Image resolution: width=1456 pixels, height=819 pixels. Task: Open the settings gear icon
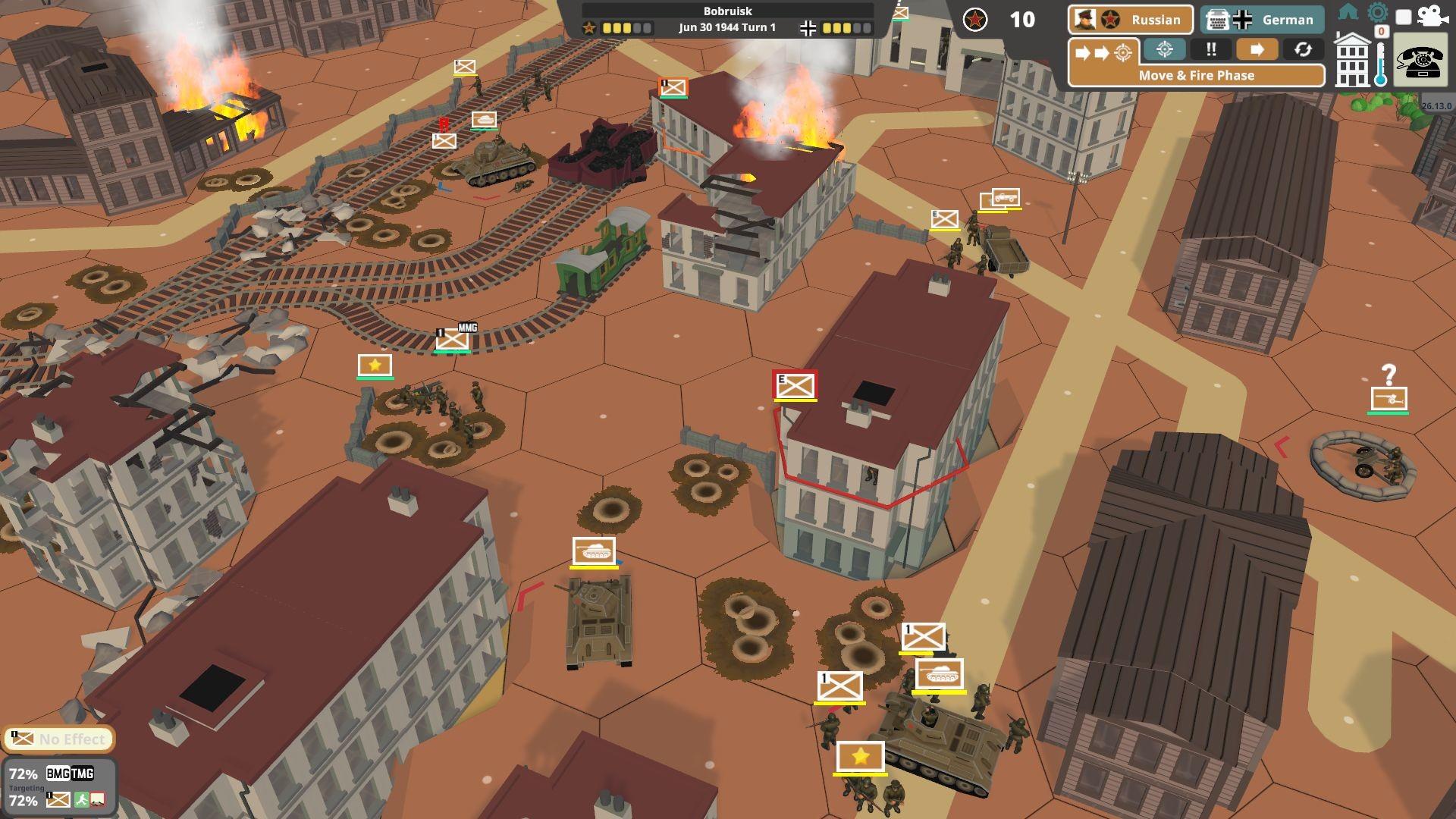[1377, 11]
